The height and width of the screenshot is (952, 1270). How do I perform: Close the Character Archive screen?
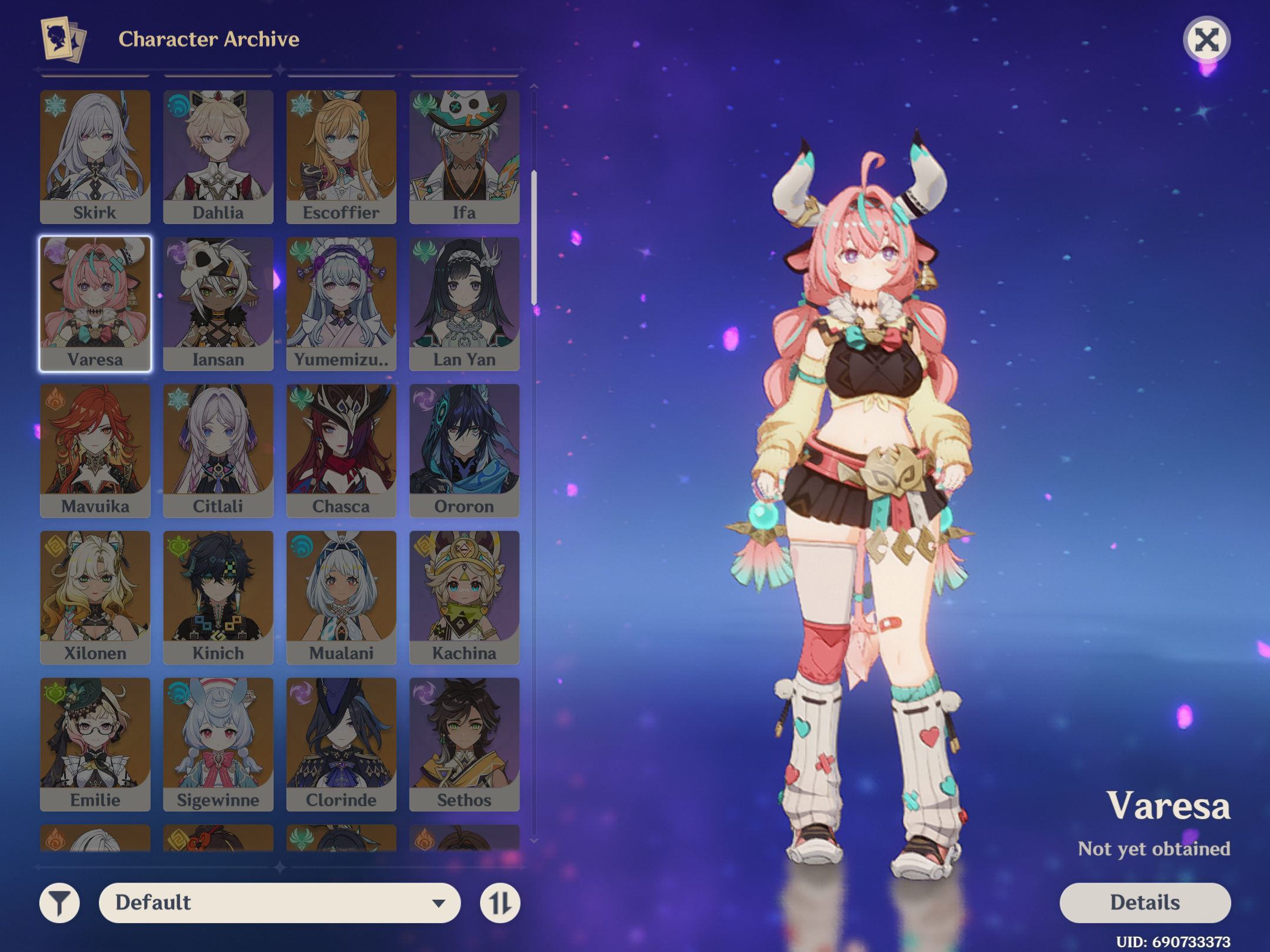click(x=1206, y=40)
